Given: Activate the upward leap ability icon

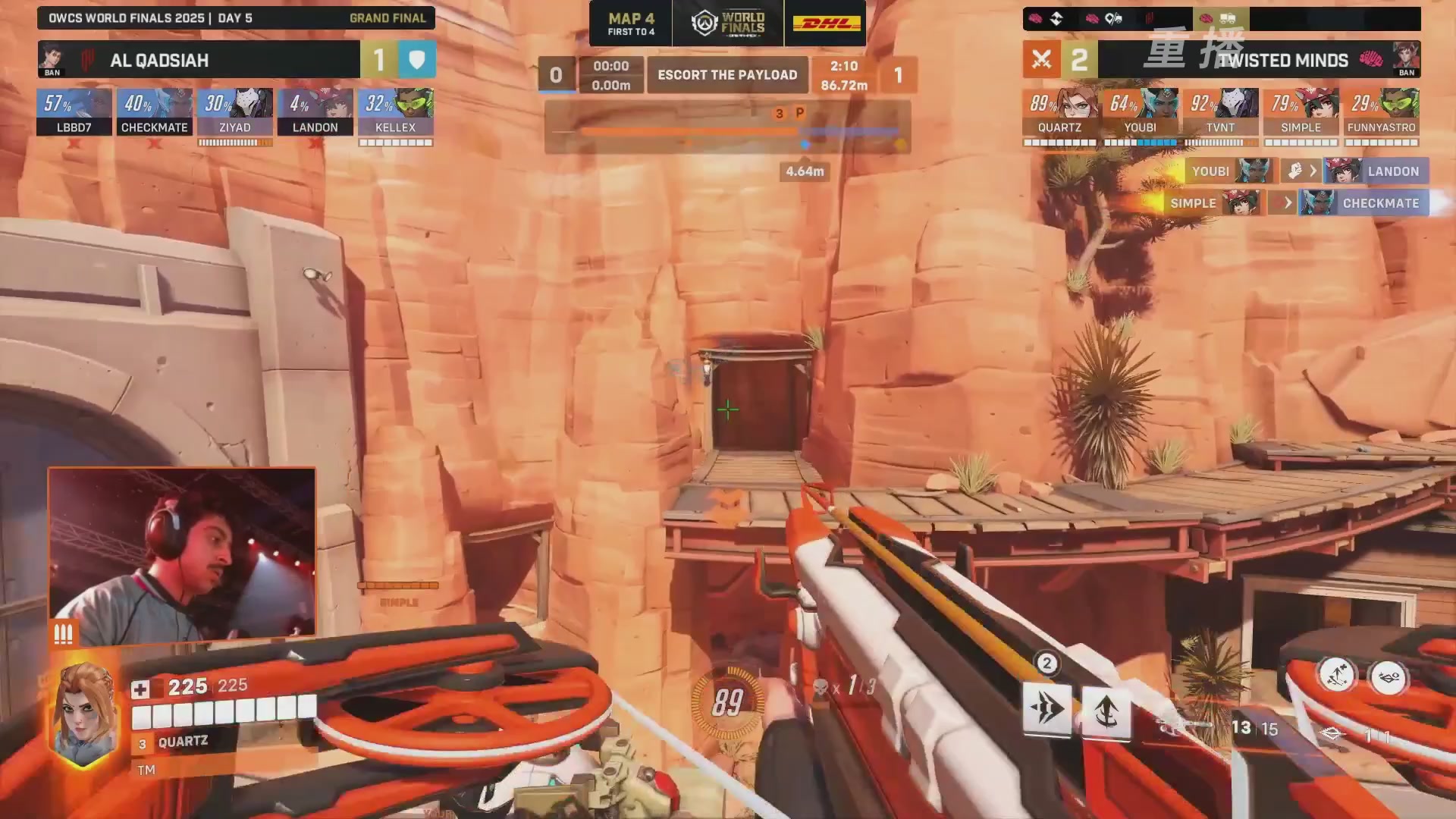Looking at the screenshot, I should point(1106,711).
